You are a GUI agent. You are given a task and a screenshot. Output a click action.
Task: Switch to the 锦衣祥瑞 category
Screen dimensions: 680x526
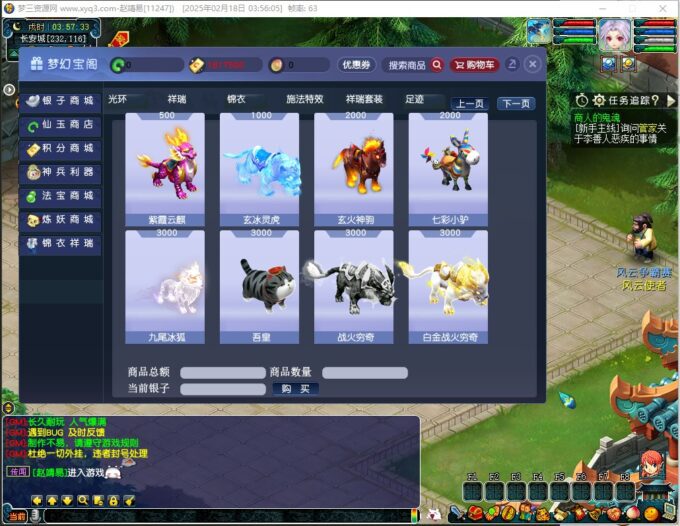click(x=61, y=243)
